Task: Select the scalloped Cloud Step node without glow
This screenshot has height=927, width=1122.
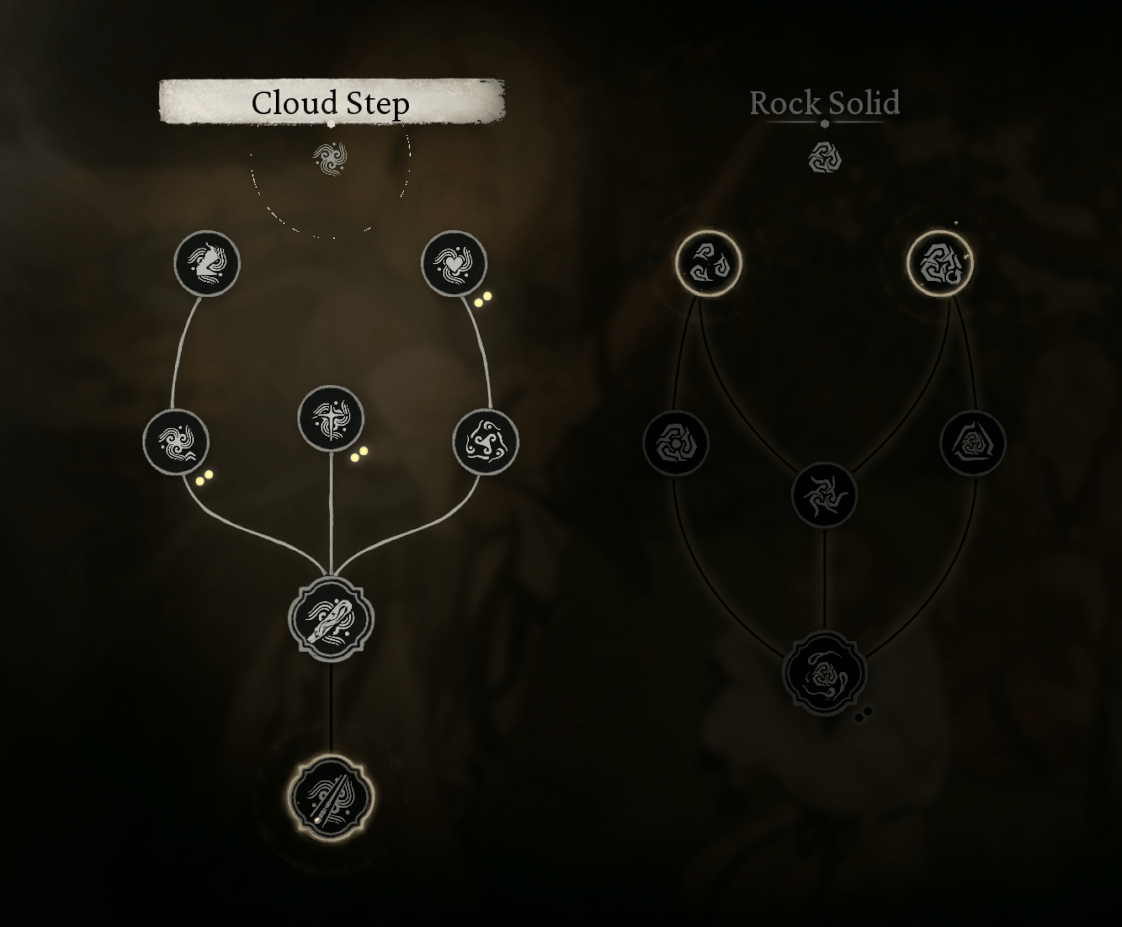Action: click(330, 619)
